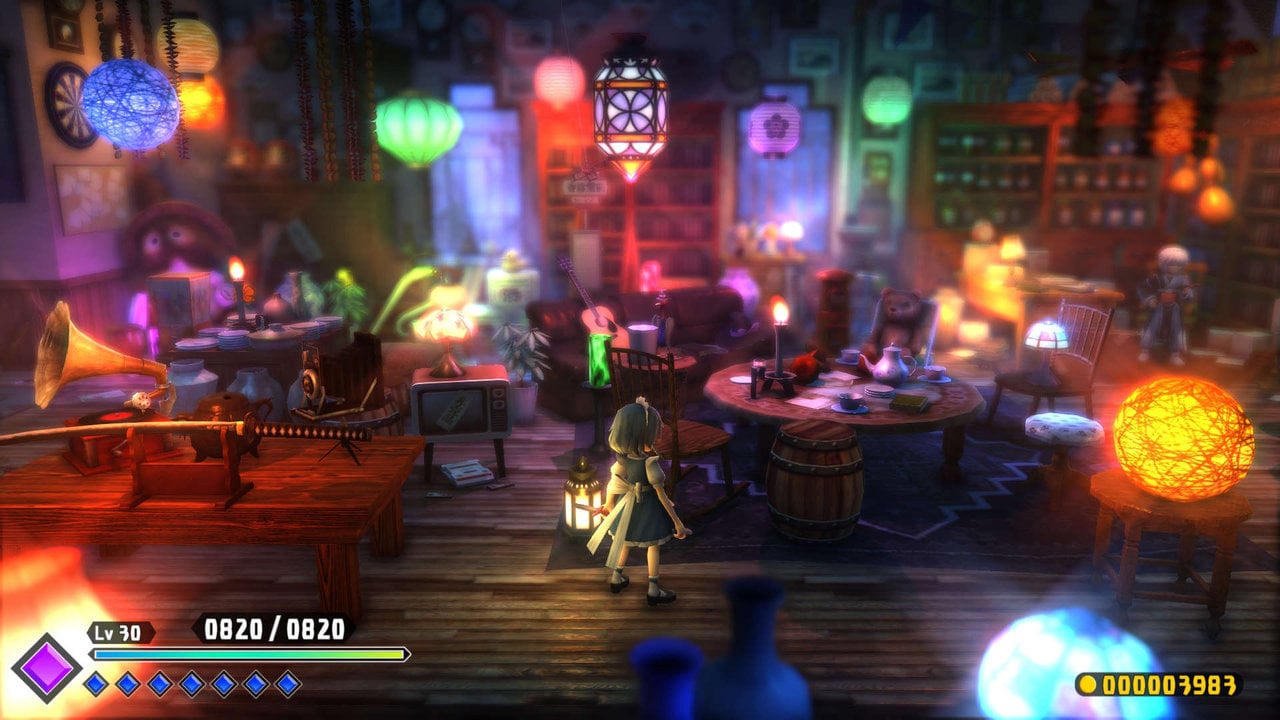
Task: Select the hanging white ornate lantern
Action: click(x=633, y=110)
